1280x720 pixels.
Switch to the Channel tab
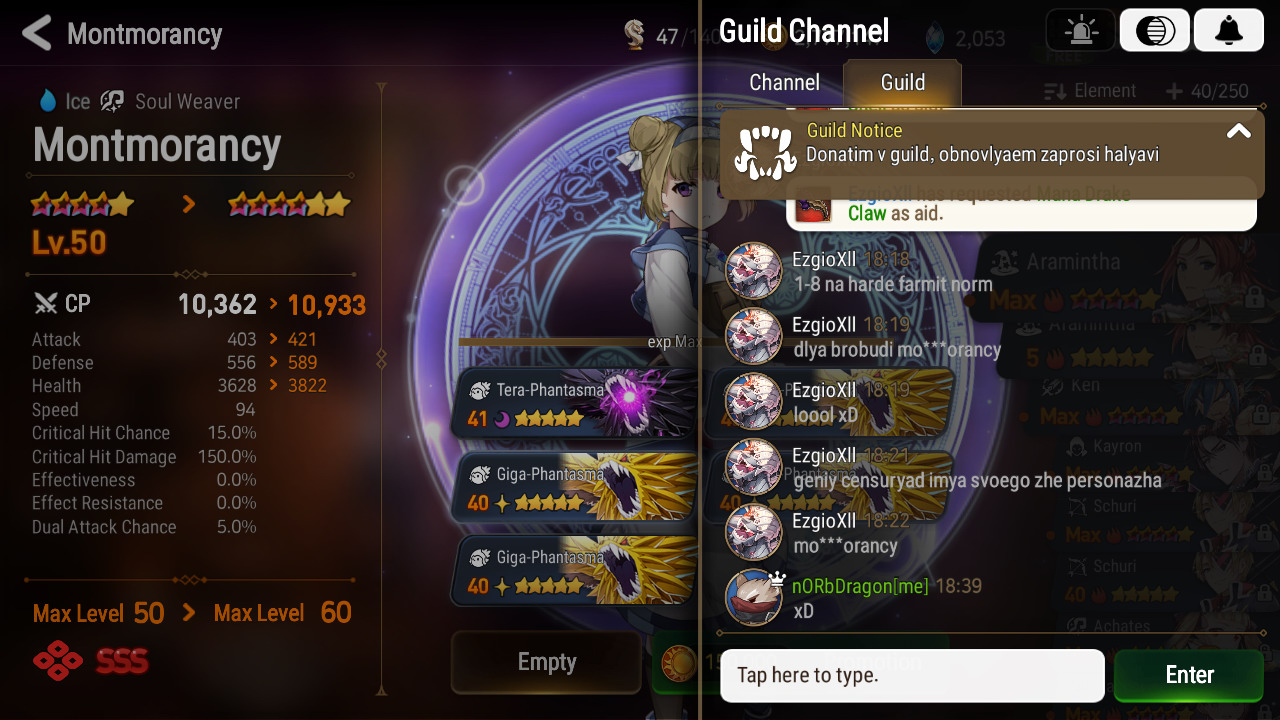(784, 83)
